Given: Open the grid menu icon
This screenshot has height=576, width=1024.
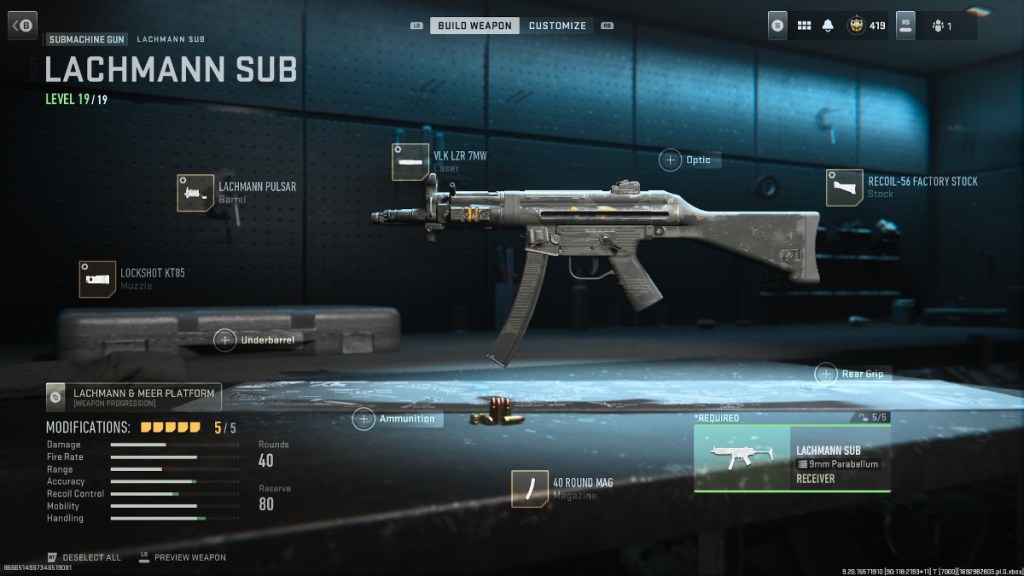Looking at the screenshot, I should click(803, 25).
